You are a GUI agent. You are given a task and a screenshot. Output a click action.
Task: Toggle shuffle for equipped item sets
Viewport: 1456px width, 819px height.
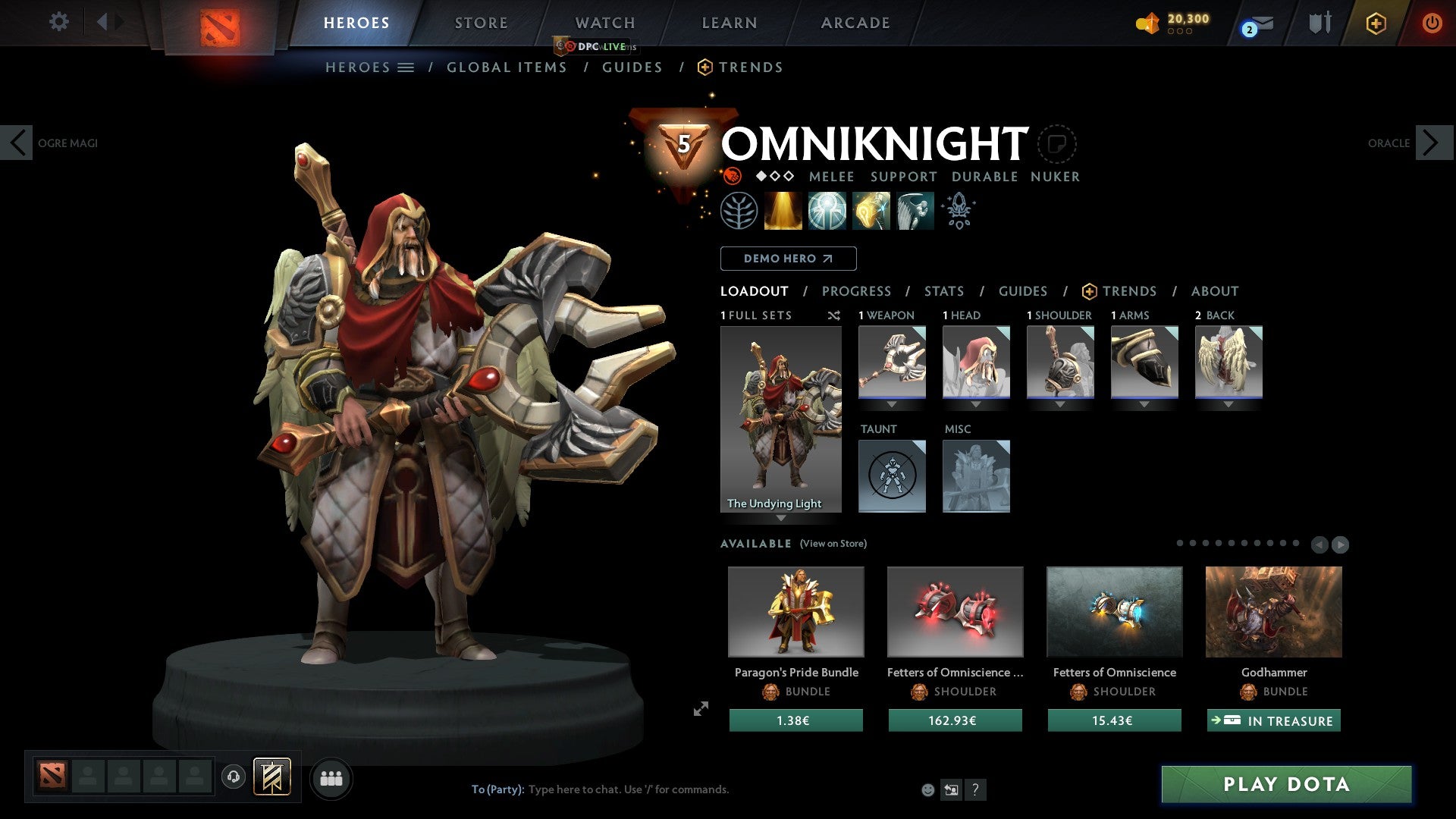click(834, 315)
